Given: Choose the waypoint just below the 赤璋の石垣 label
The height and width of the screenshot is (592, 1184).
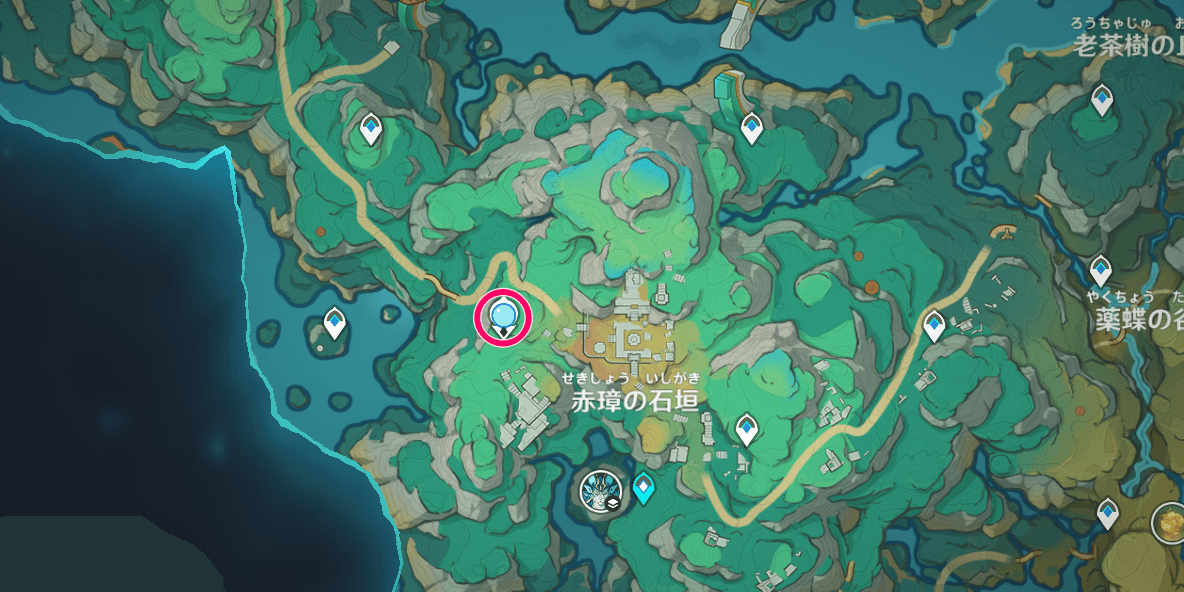Looking at the screenshot, I should click(x=745, y=430).
